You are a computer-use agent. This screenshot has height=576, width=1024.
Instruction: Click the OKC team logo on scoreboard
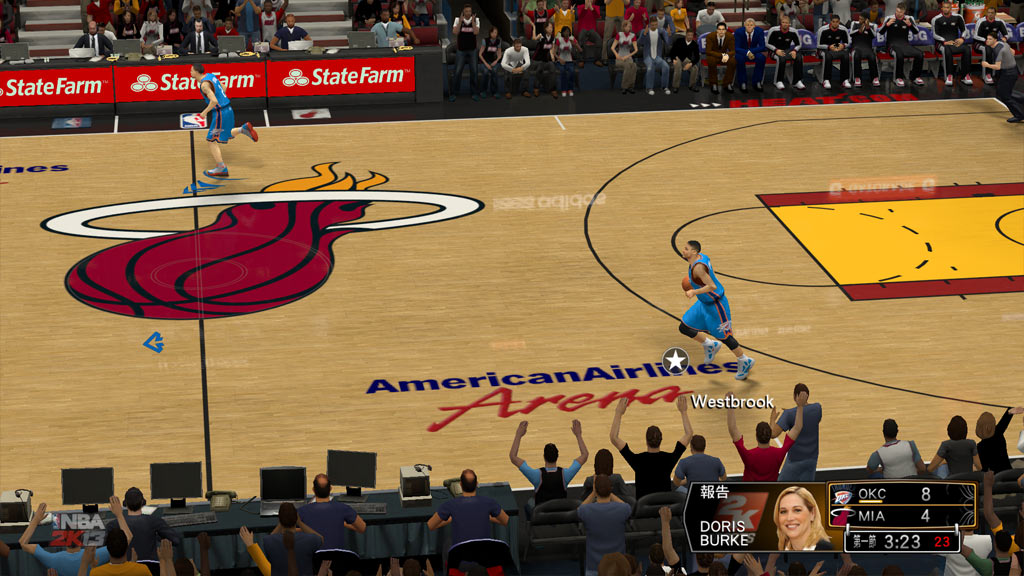(x=841, y=495)
